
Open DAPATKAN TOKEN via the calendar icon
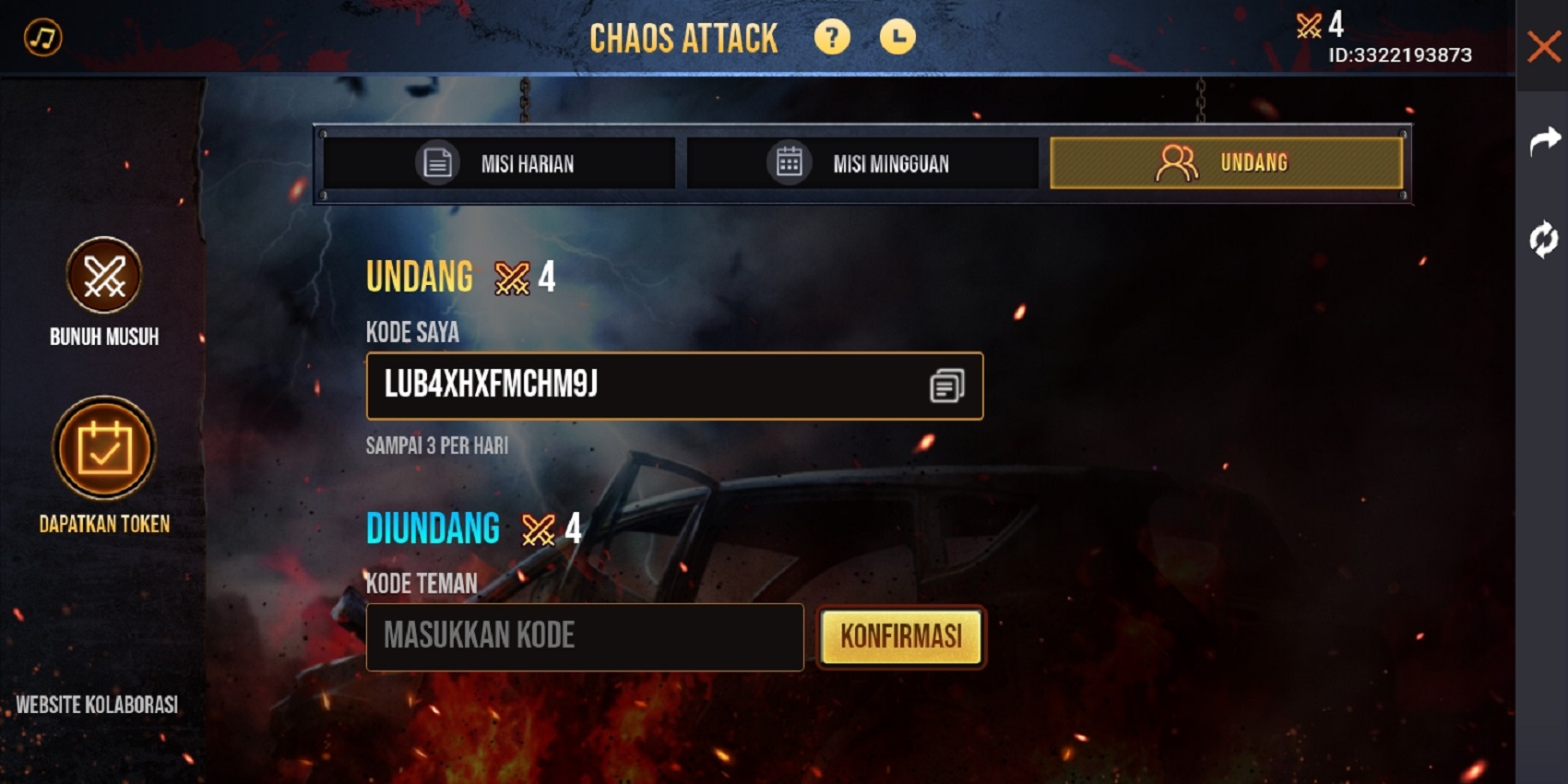pos(104,449)
